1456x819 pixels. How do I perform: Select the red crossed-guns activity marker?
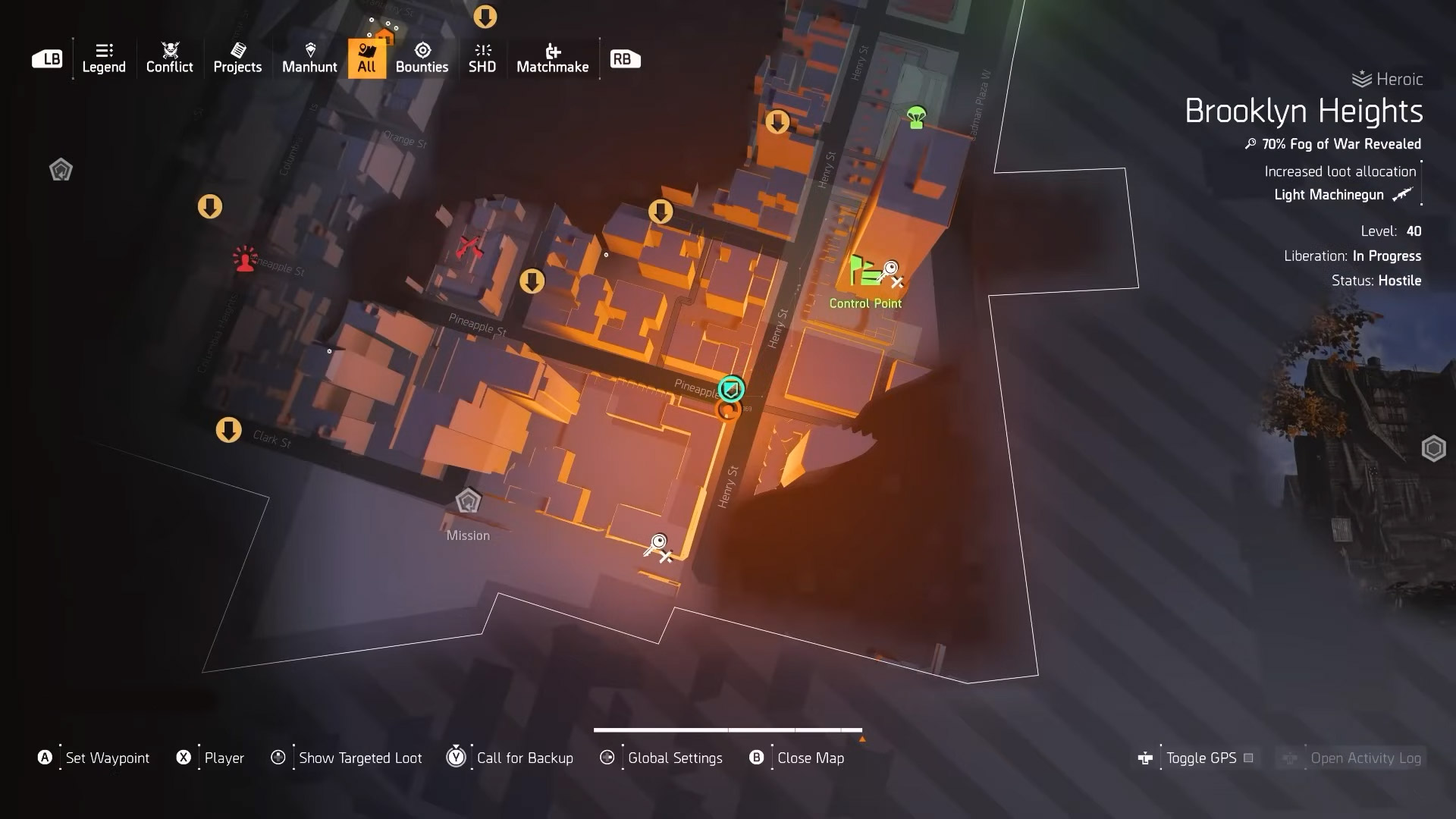470,246
